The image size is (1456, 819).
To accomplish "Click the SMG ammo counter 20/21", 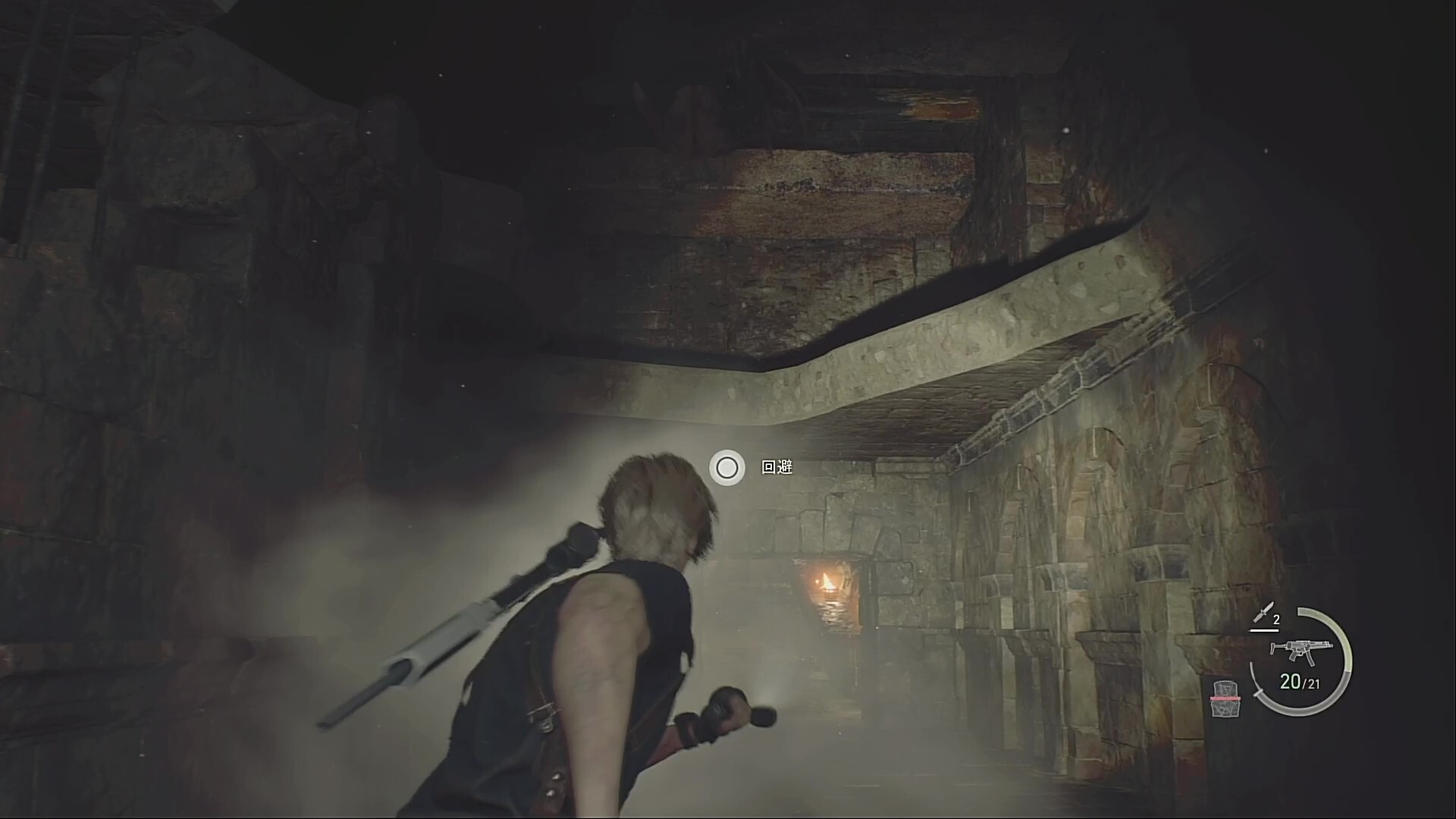I will [x=1298, y=682].
